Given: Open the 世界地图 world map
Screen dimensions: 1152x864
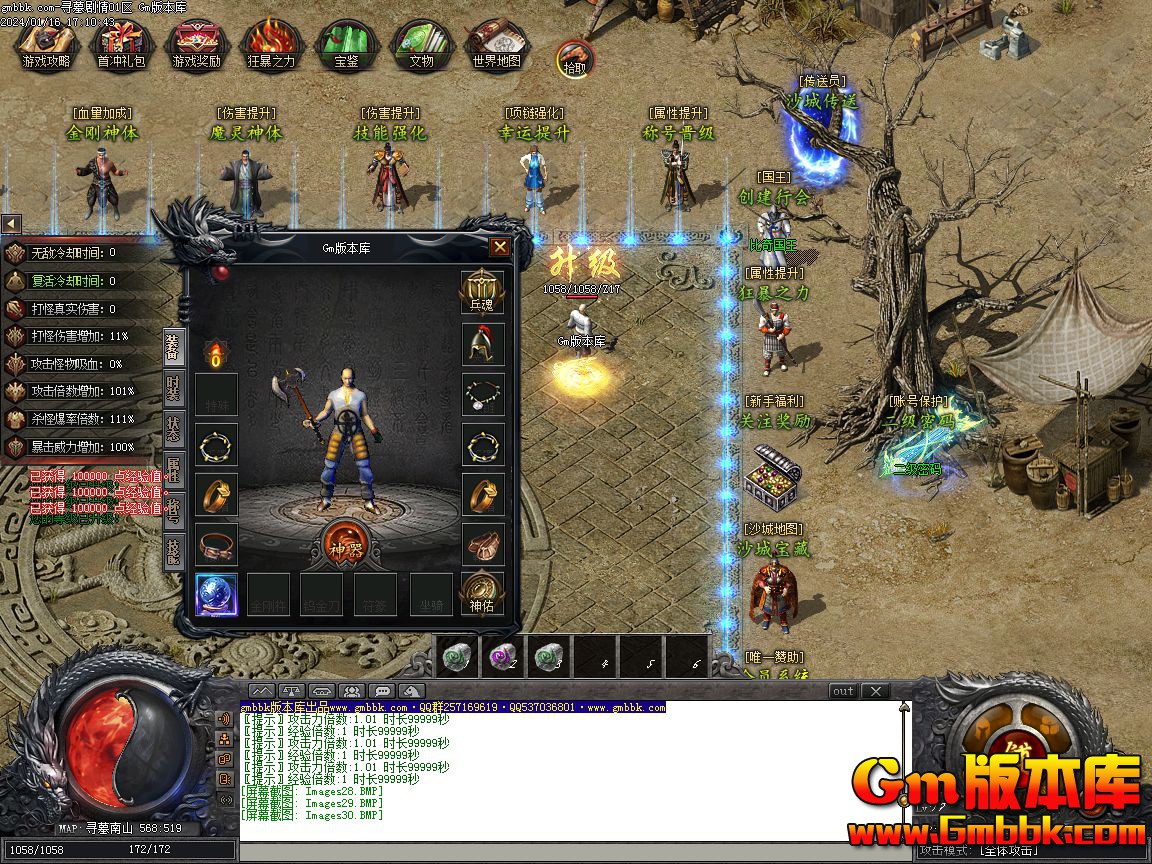Looking at the screenshot, I should click(496, 45).
